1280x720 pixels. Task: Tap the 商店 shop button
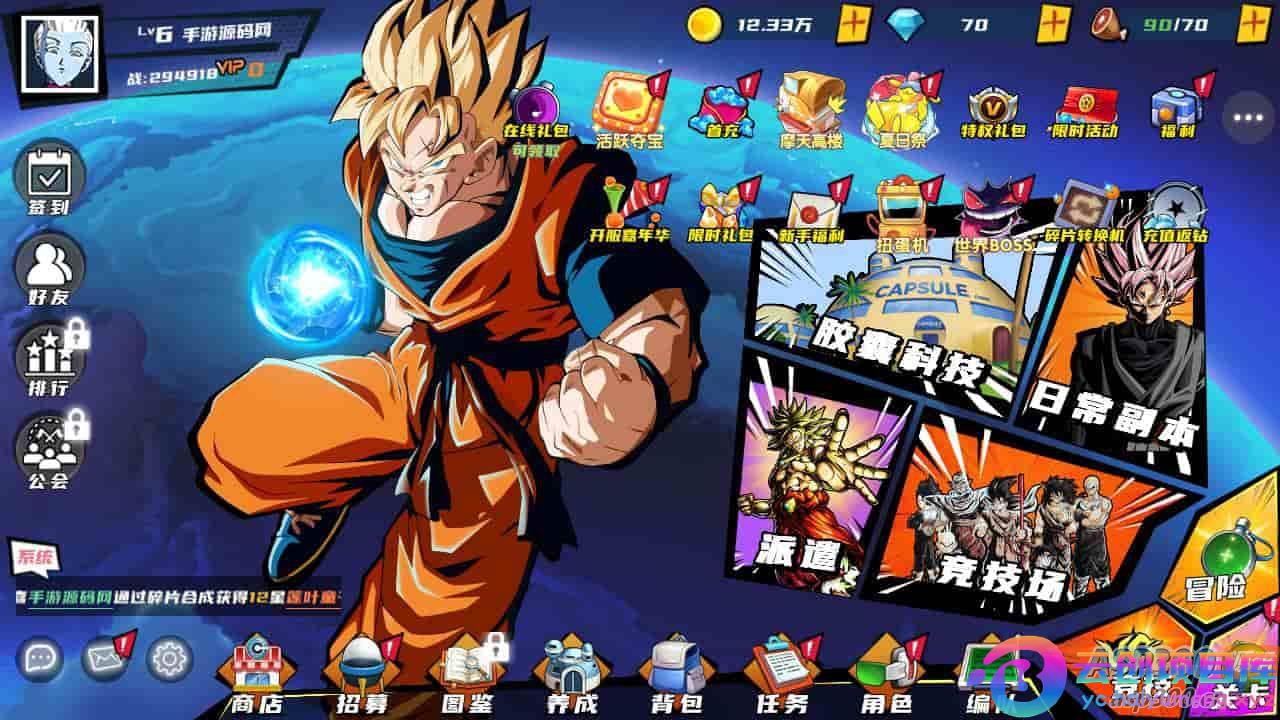click(x=258, y=677)
